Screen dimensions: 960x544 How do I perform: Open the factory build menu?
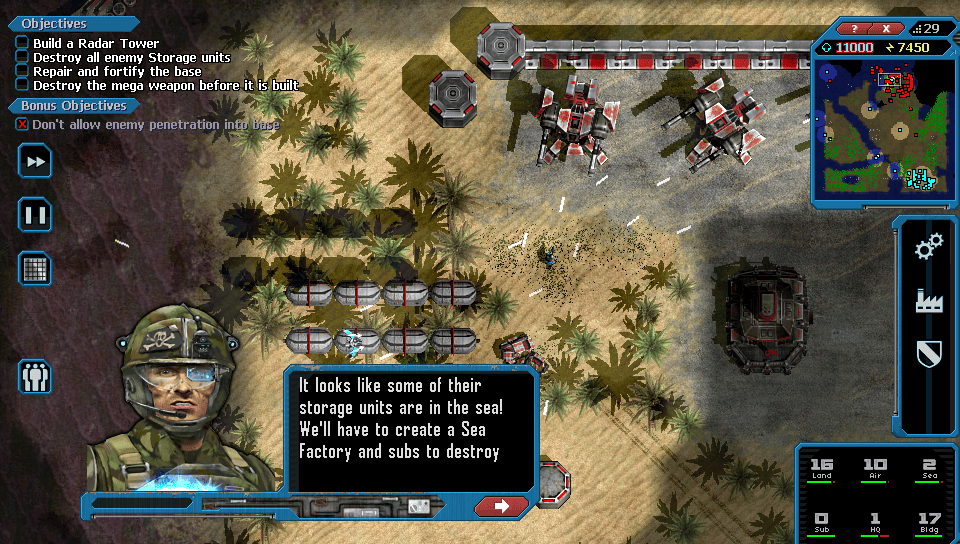[x=929, y=300]
